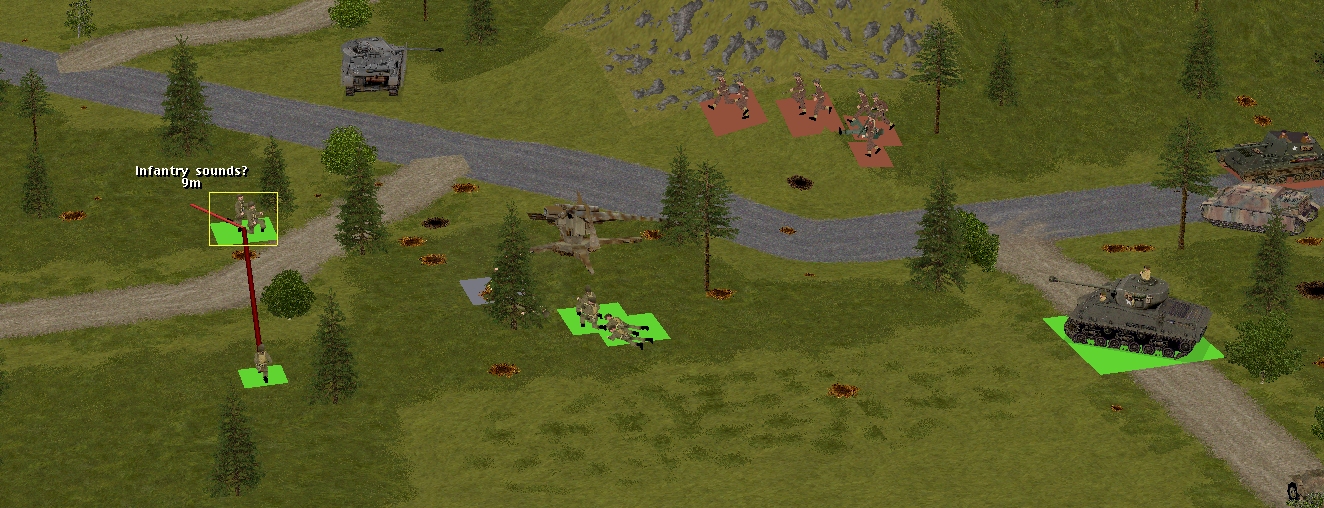Select the Sherman tank on the green base
The image size is (1324, 508).
[1136, 314]
